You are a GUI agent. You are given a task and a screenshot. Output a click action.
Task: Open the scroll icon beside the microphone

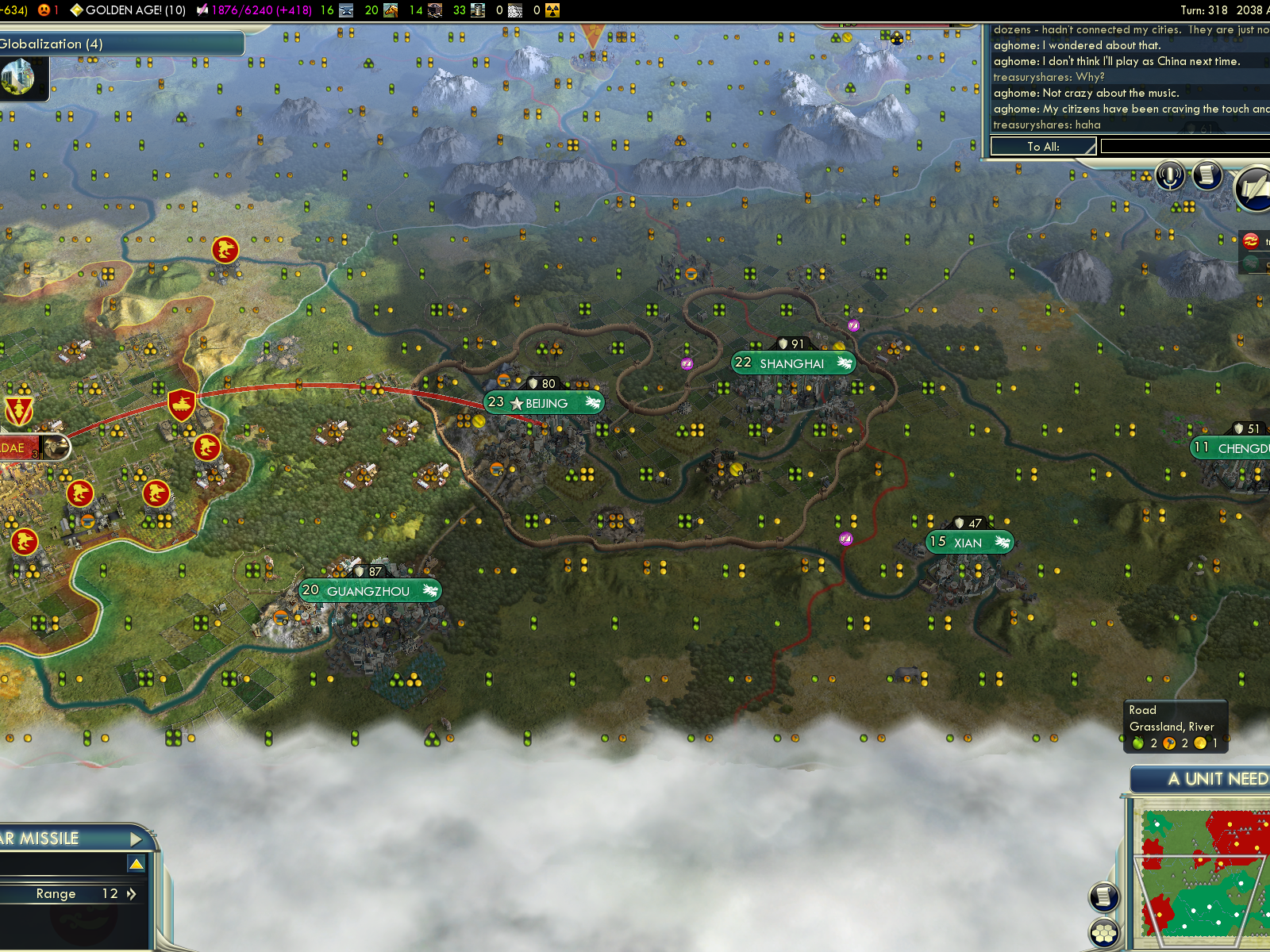pos(1206,175)
